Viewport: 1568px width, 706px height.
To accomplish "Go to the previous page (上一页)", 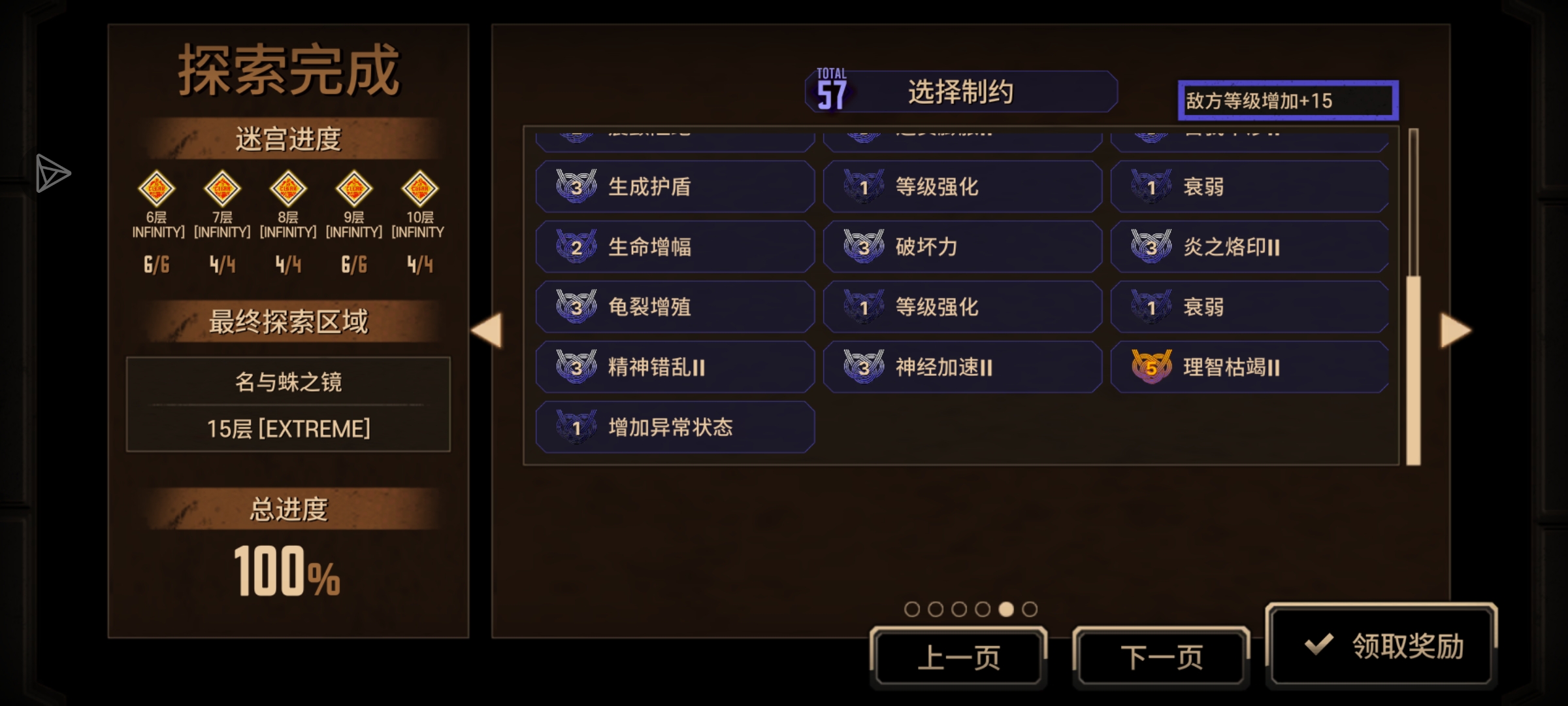I will [x=958, y=658].
